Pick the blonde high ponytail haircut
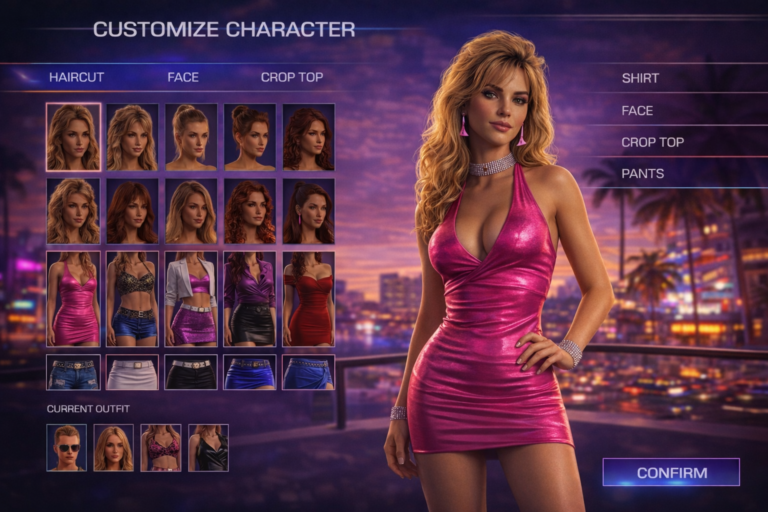 (x=191, y=137)
